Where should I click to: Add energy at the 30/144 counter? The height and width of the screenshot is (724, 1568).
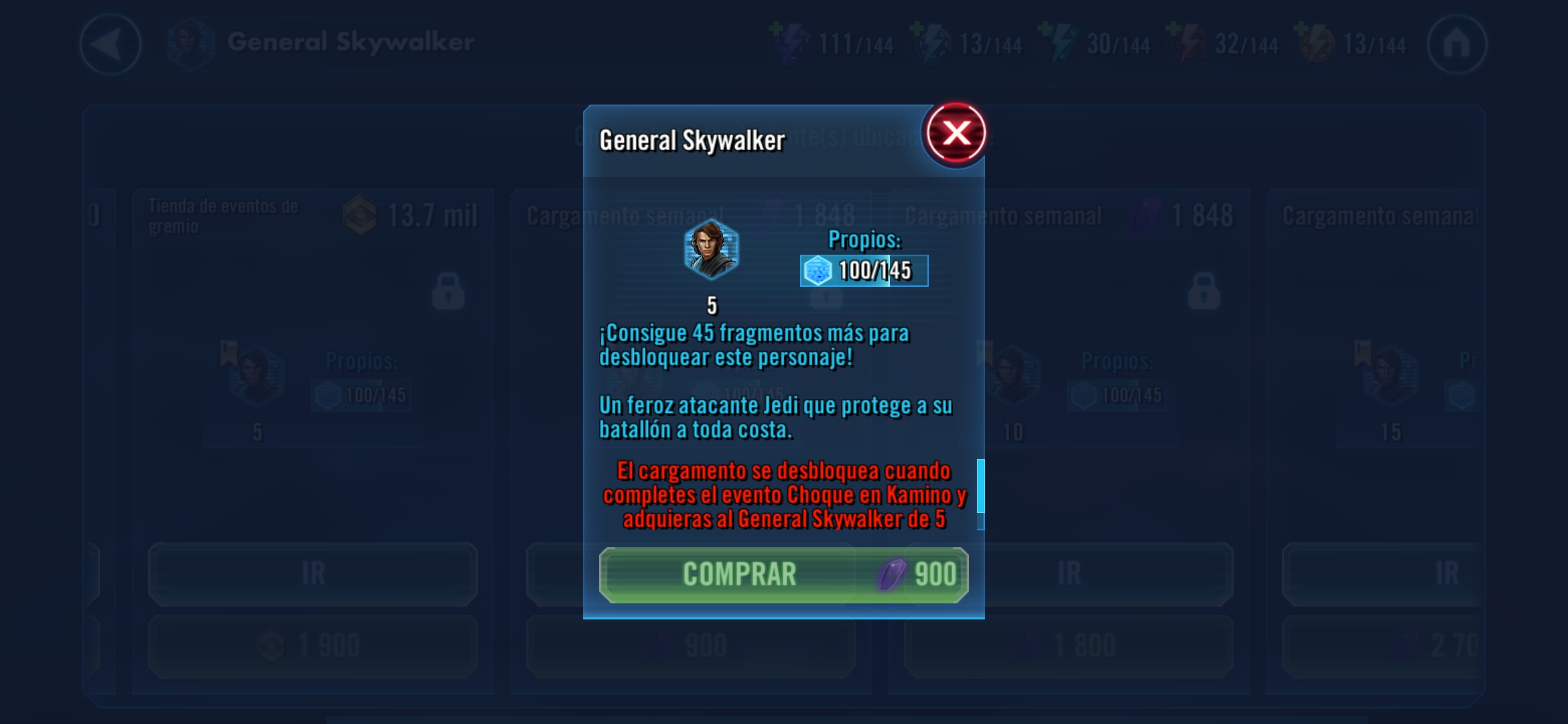1057,42
